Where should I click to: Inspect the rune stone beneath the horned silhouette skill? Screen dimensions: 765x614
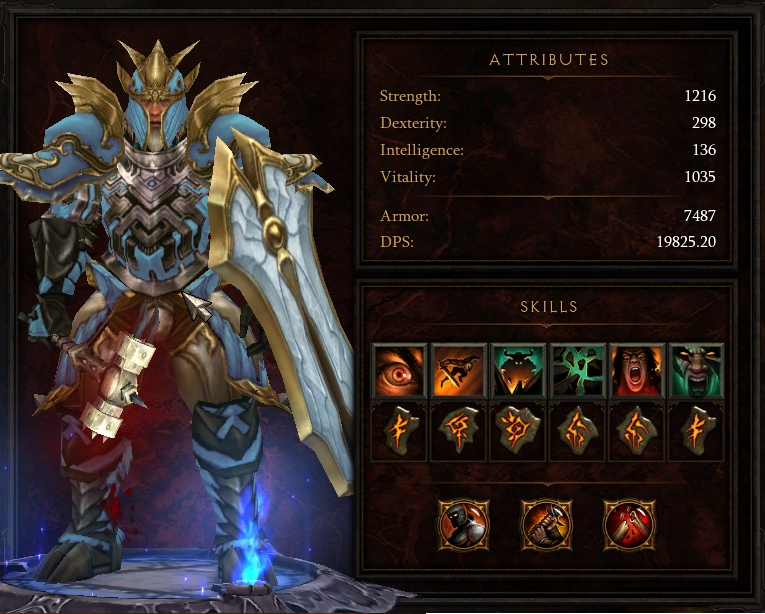518,431
